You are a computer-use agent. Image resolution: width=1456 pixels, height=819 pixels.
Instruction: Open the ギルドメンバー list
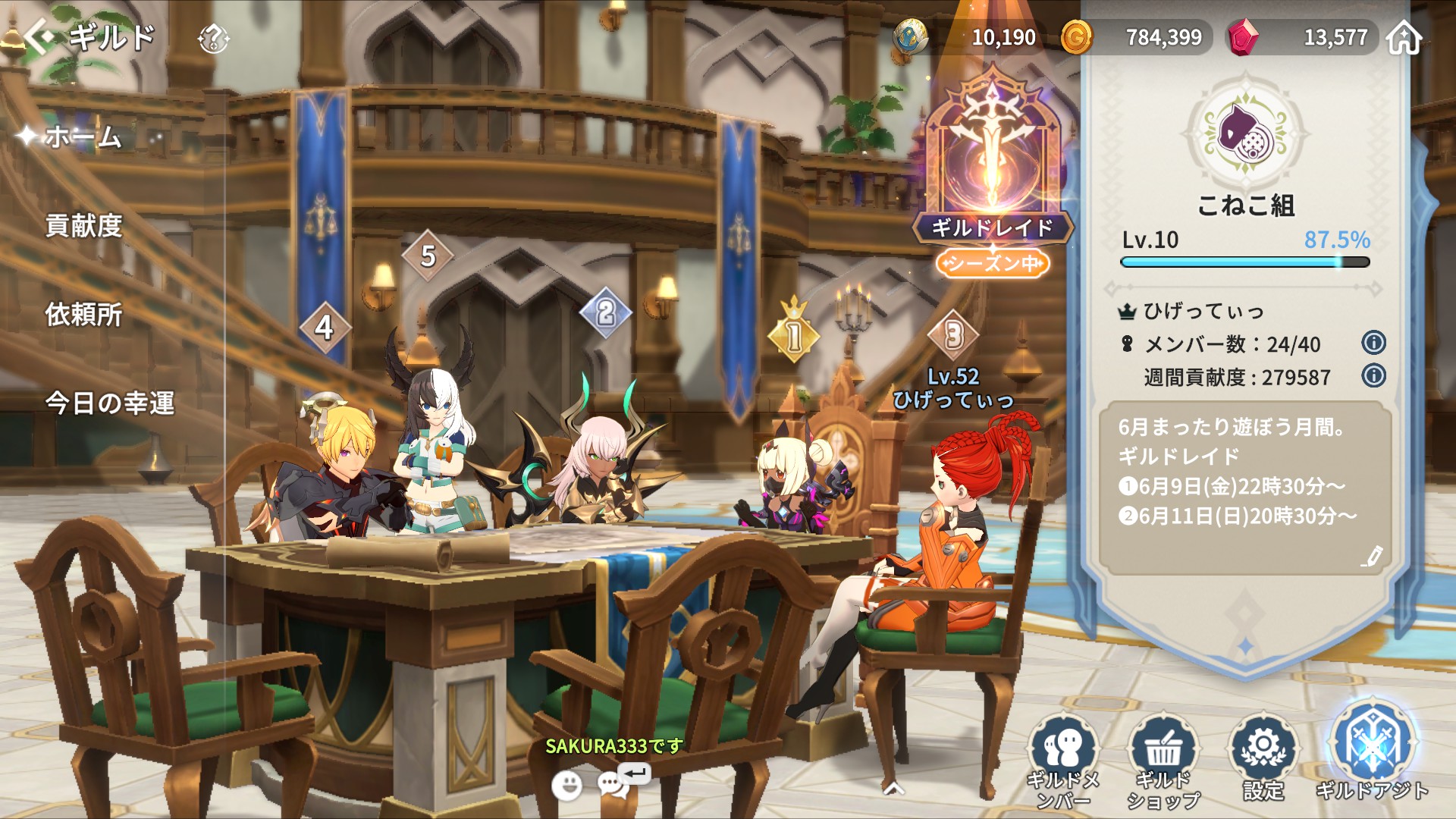point(1063,758)
